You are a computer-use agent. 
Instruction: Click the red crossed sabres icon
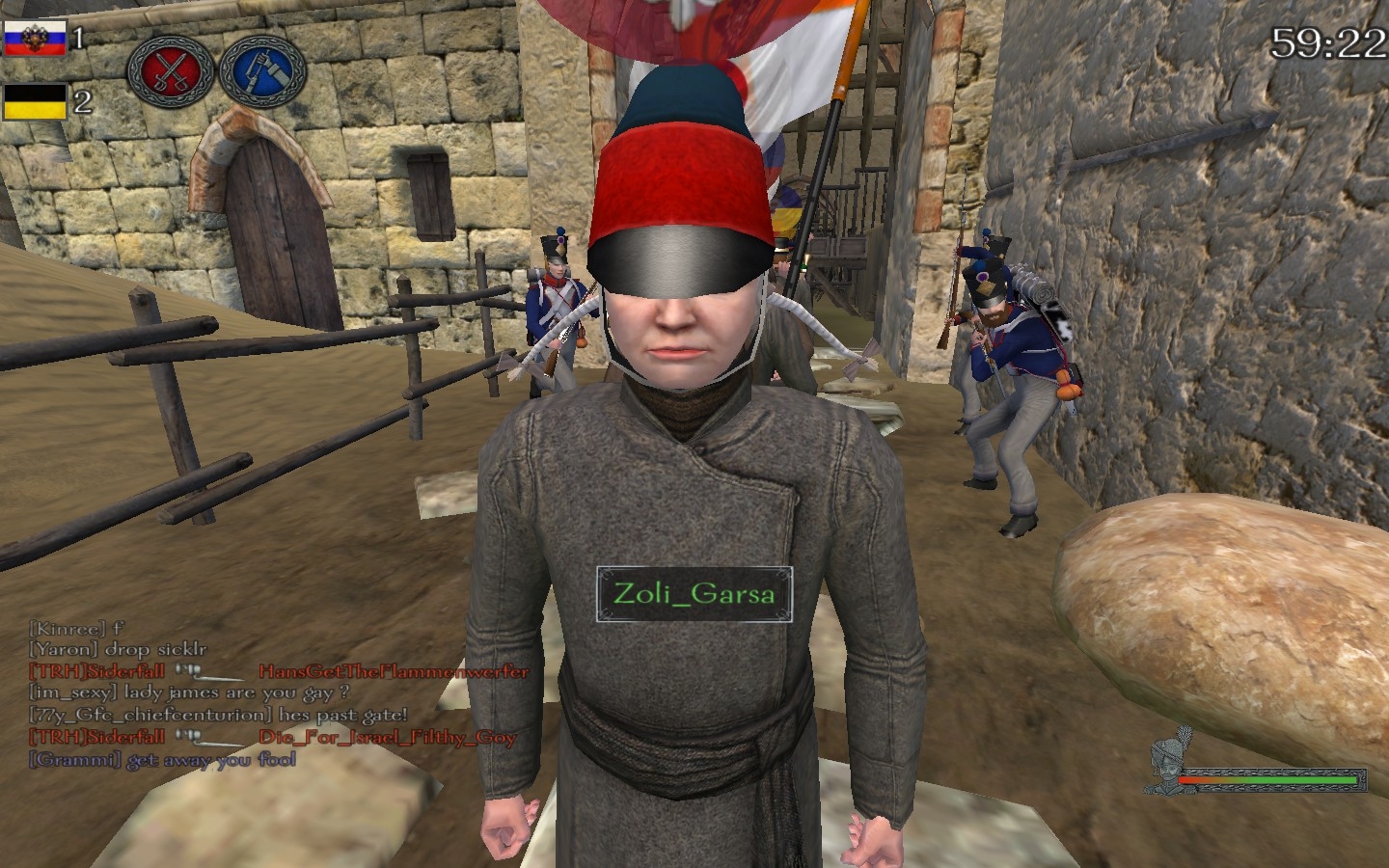pos(171,71)
